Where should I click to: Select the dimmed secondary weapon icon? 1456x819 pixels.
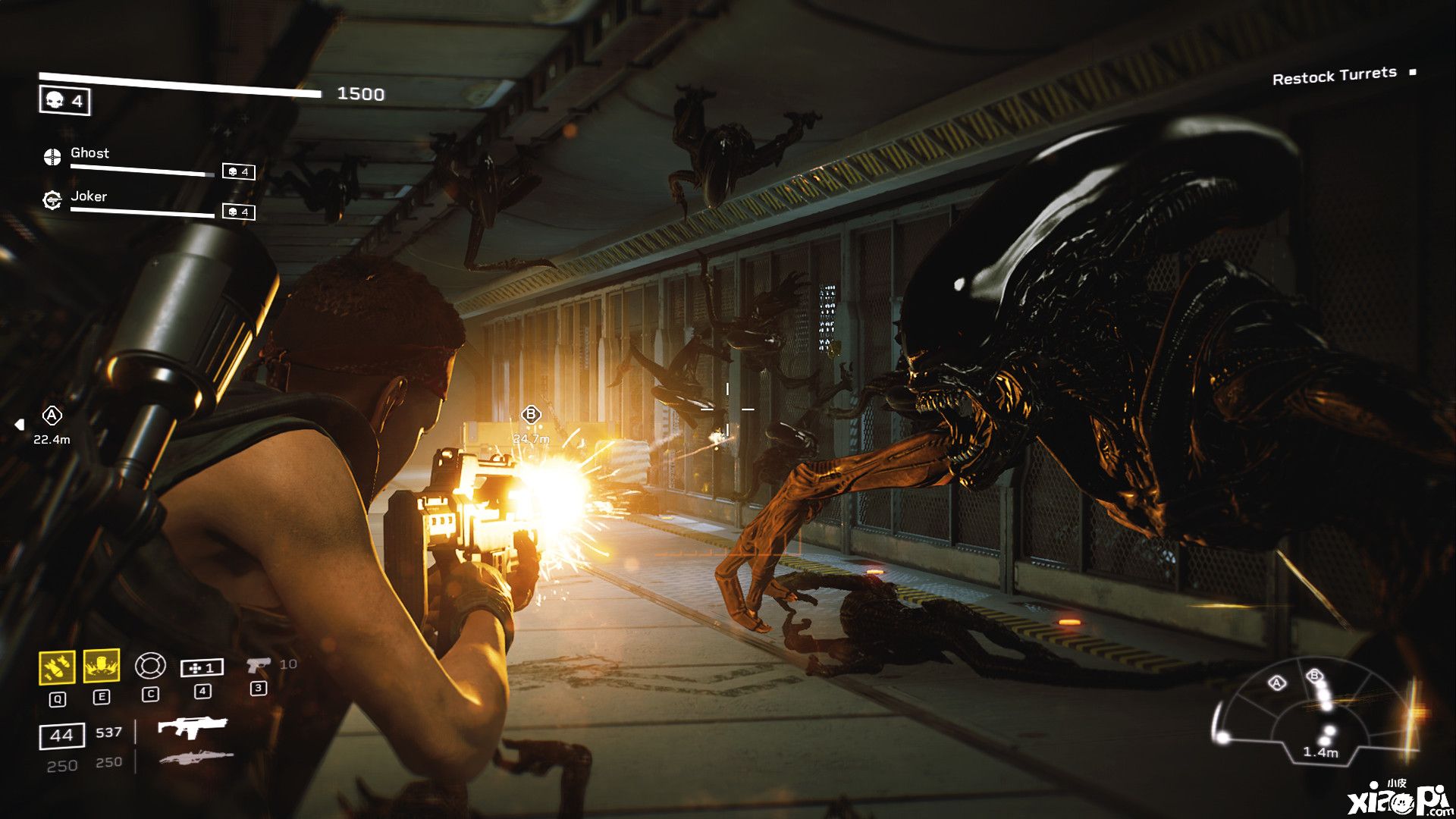(x=196, y=757)
